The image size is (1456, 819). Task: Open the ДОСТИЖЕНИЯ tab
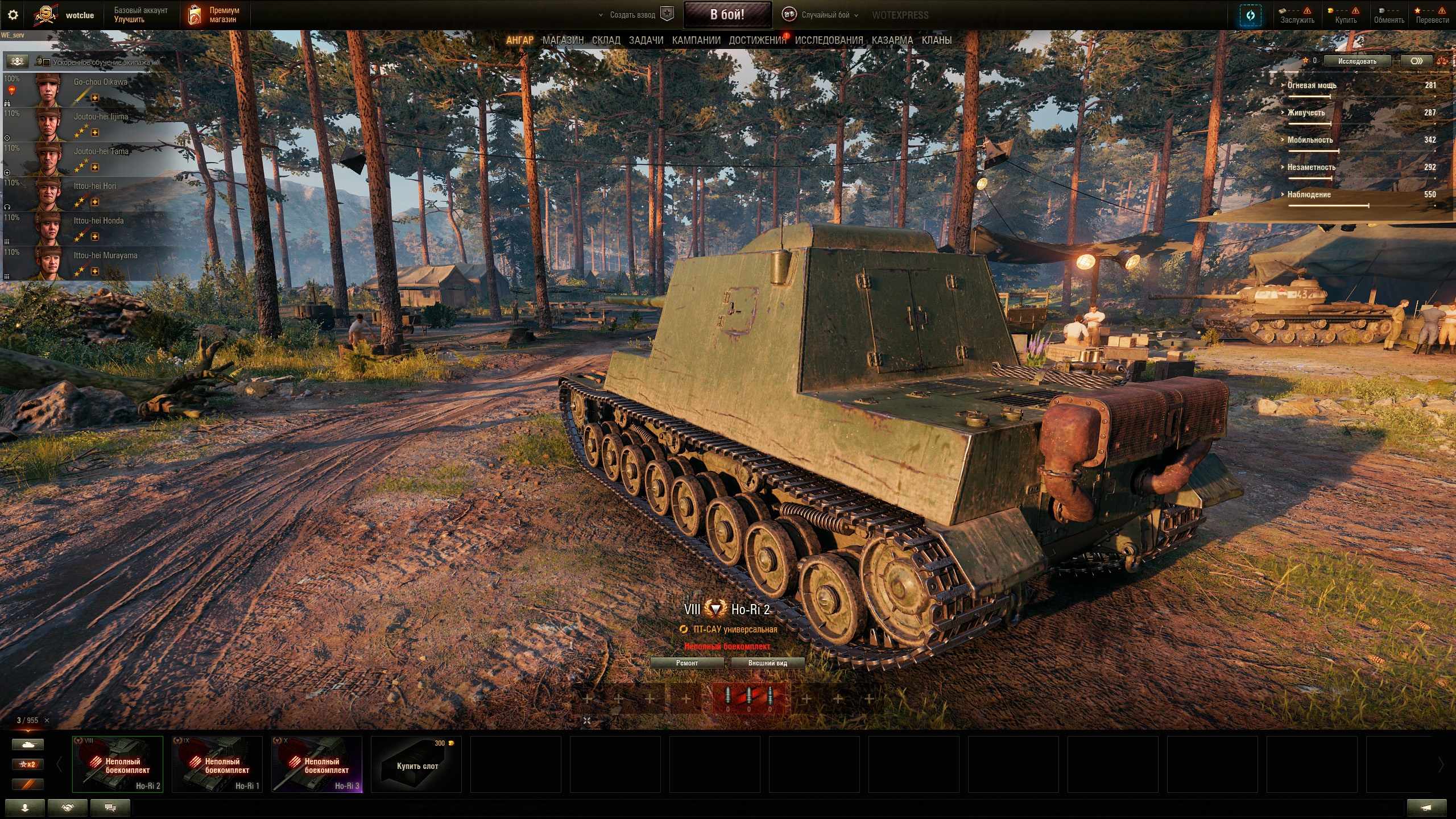tap(757, 40)
